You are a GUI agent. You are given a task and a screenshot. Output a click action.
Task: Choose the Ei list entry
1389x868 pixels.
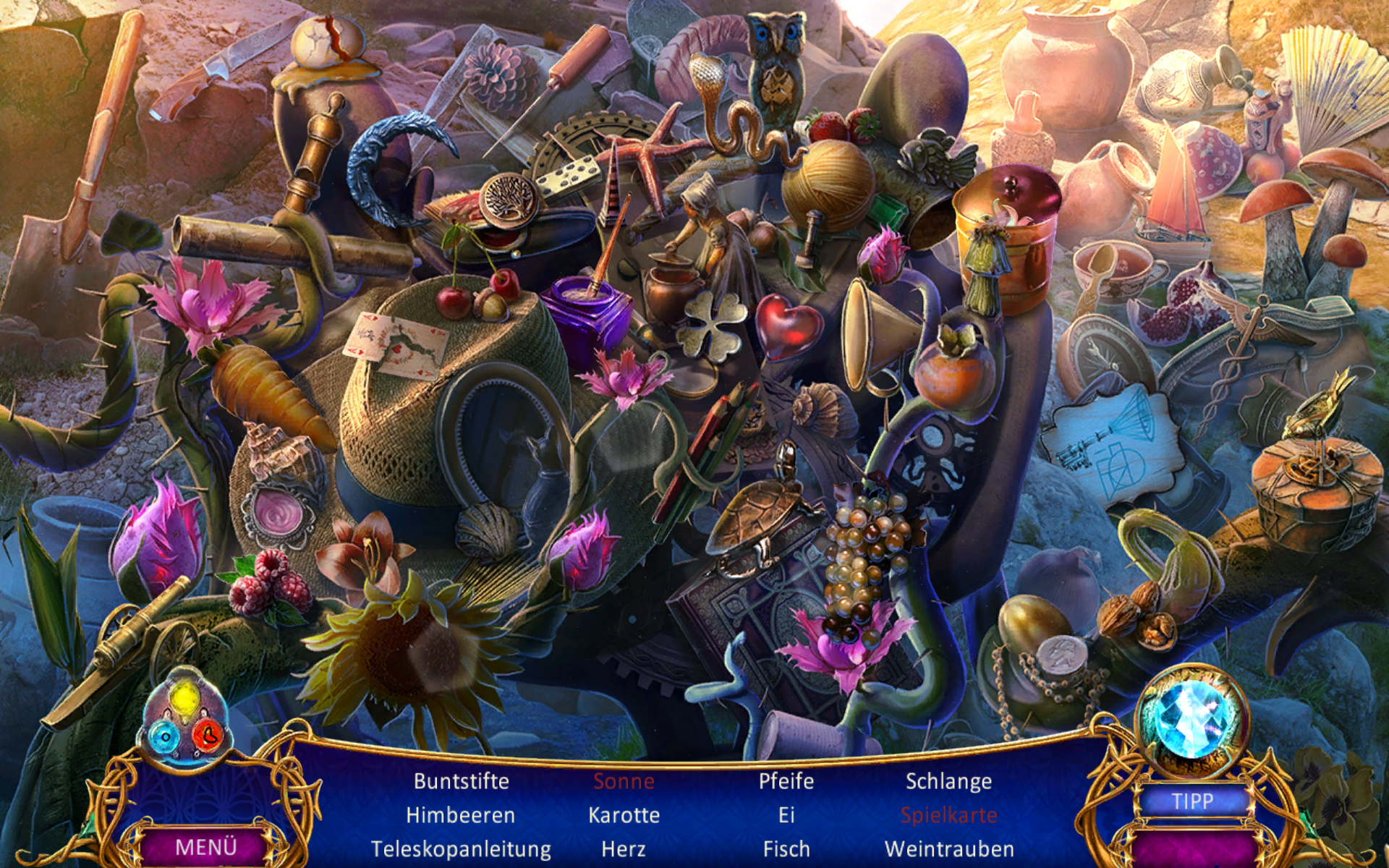(x=786, y=815)
